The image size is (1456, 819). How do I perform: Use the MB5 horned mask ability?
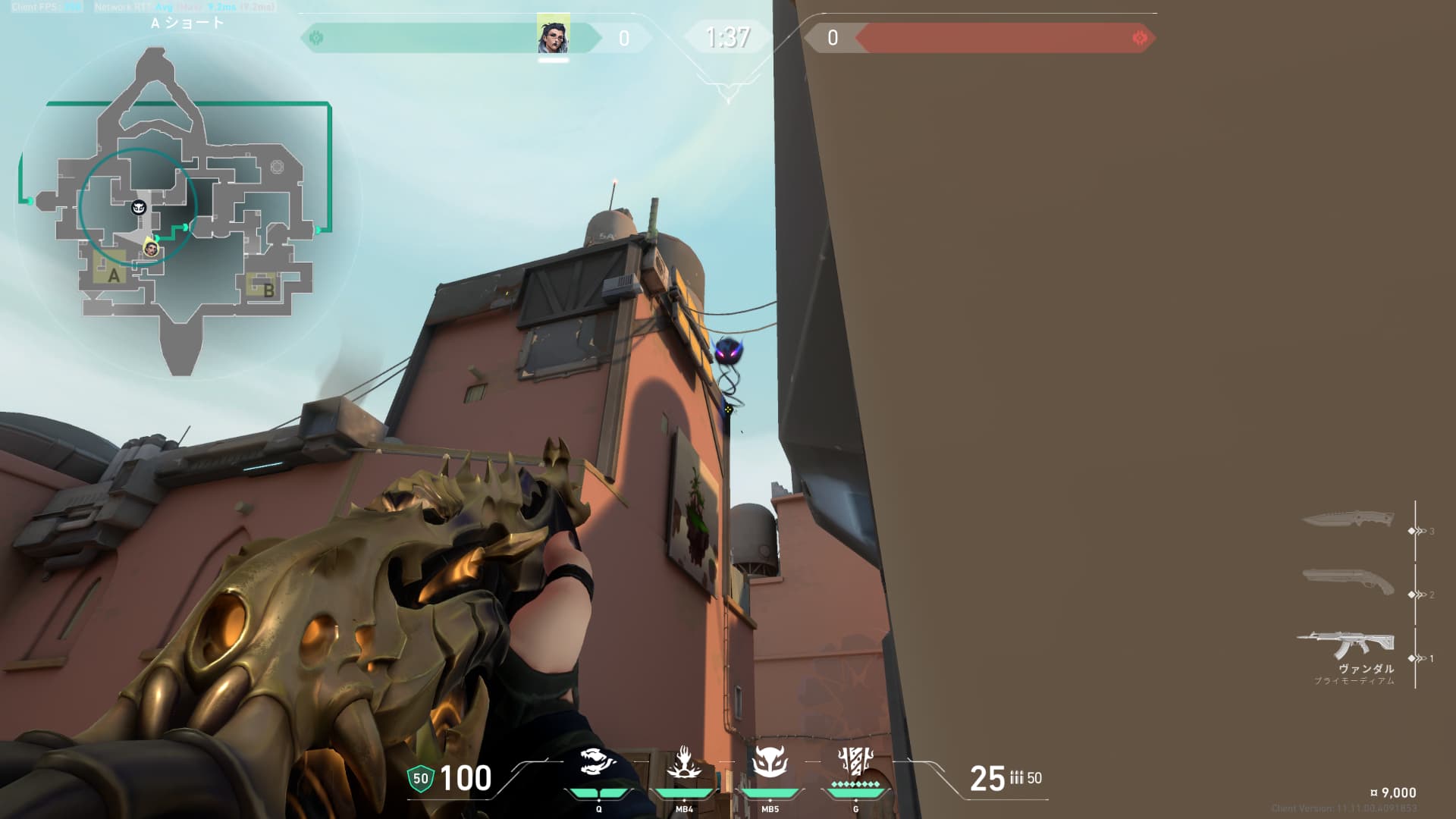coord(770,763)
